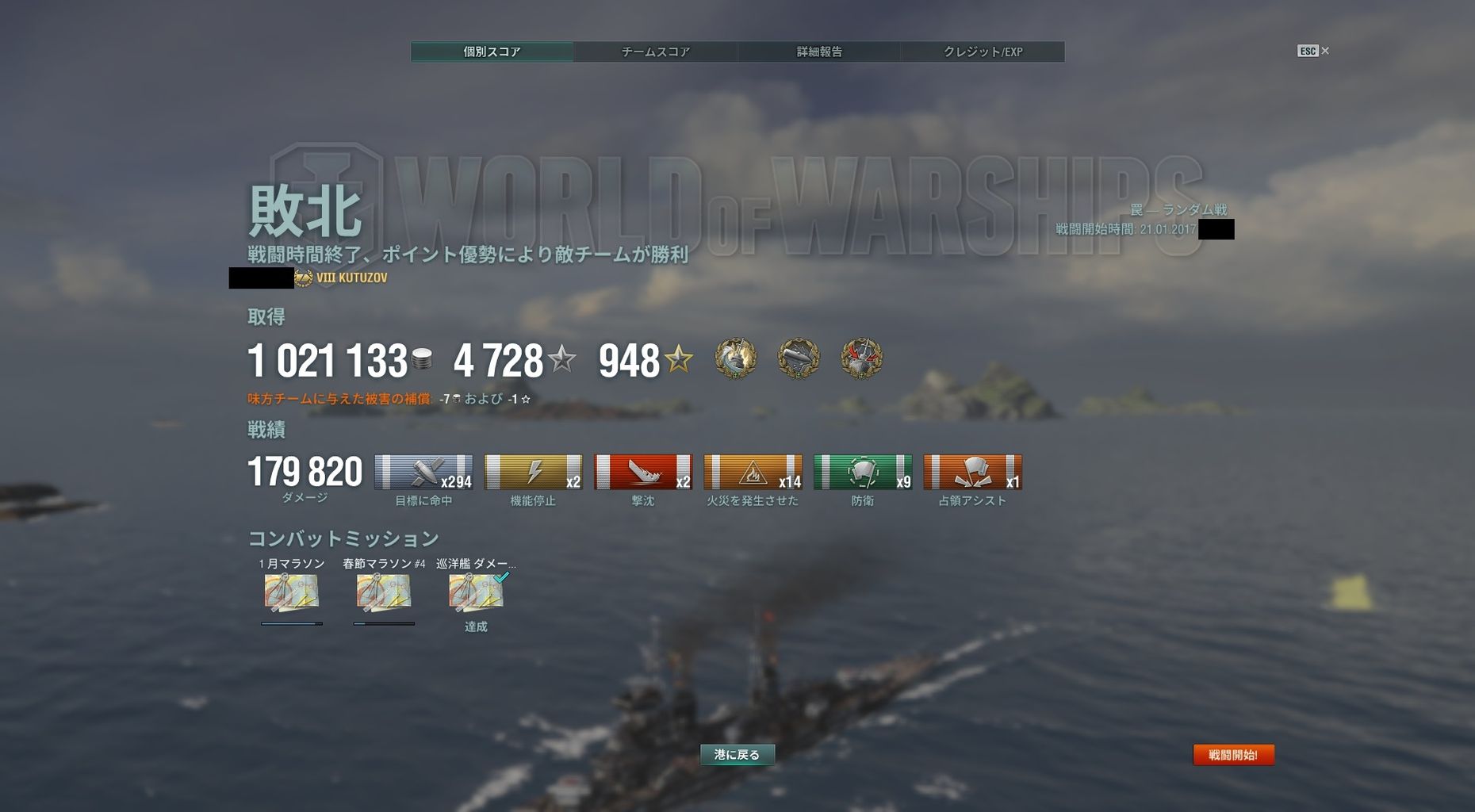Click the 港に戻る button
Image resolution: width=1475 pixels, height=812 pixels.
(737, 755)
